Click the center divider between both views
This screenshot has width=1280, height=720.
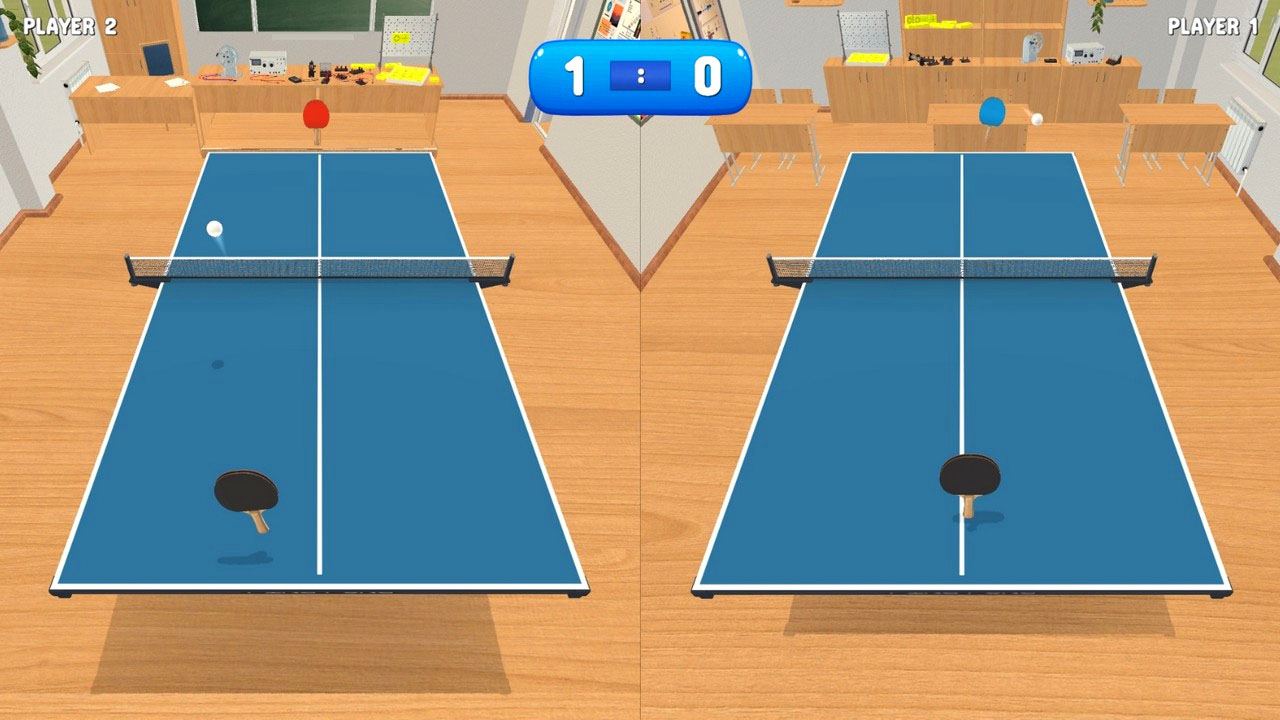640,400
